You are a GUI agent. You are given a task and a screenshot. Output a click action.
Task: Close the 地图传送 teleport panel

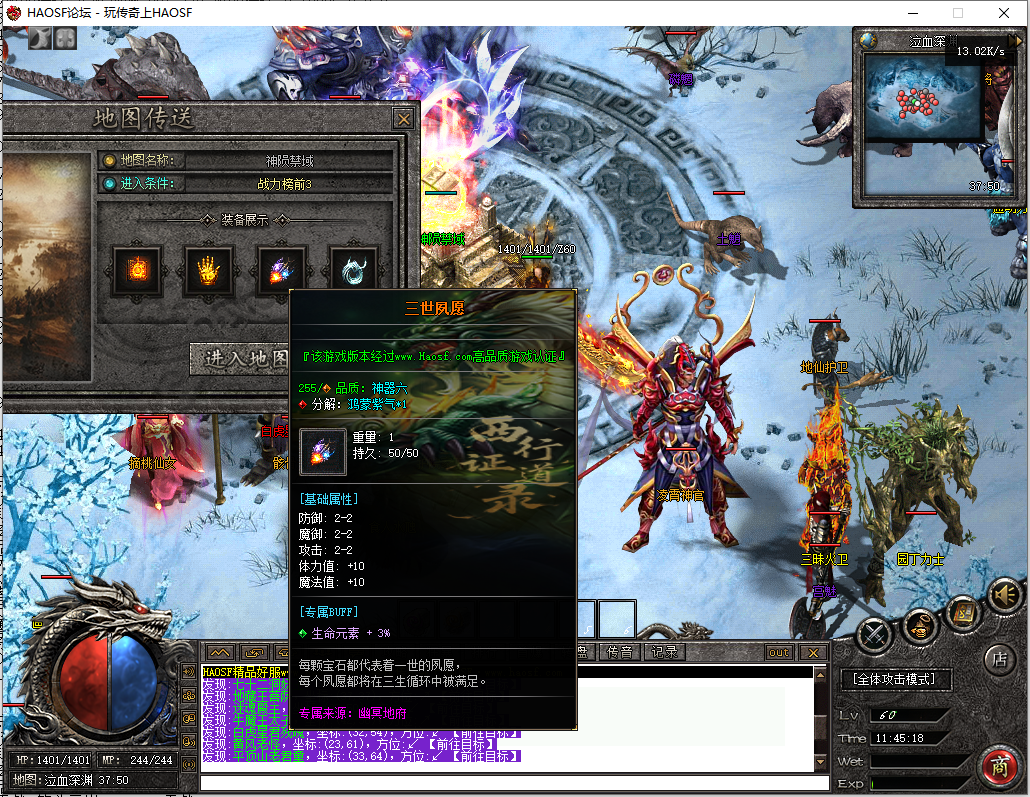pos(403,119)
